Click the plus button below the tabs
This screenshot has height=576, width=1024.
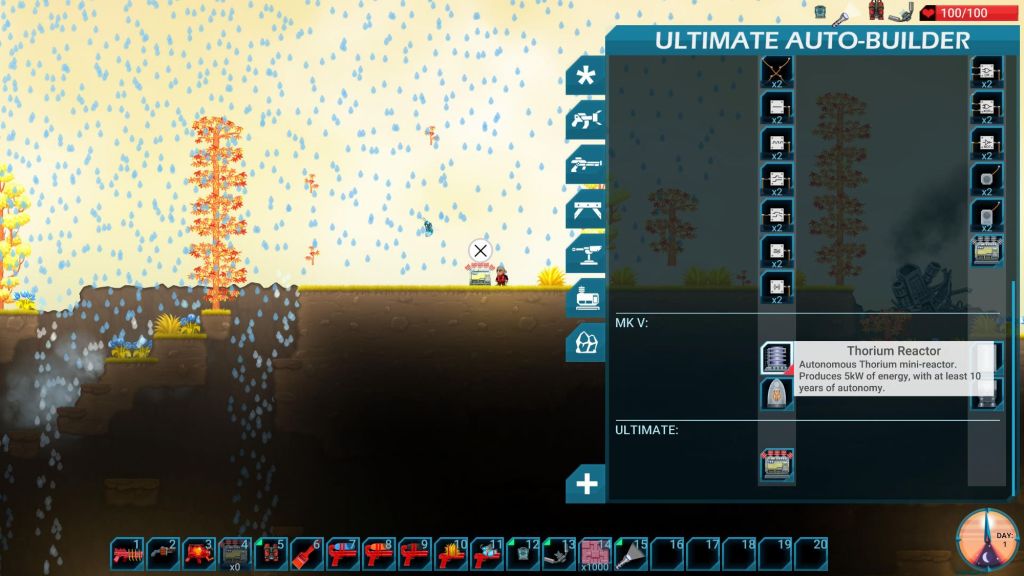(x=586, y=485)
